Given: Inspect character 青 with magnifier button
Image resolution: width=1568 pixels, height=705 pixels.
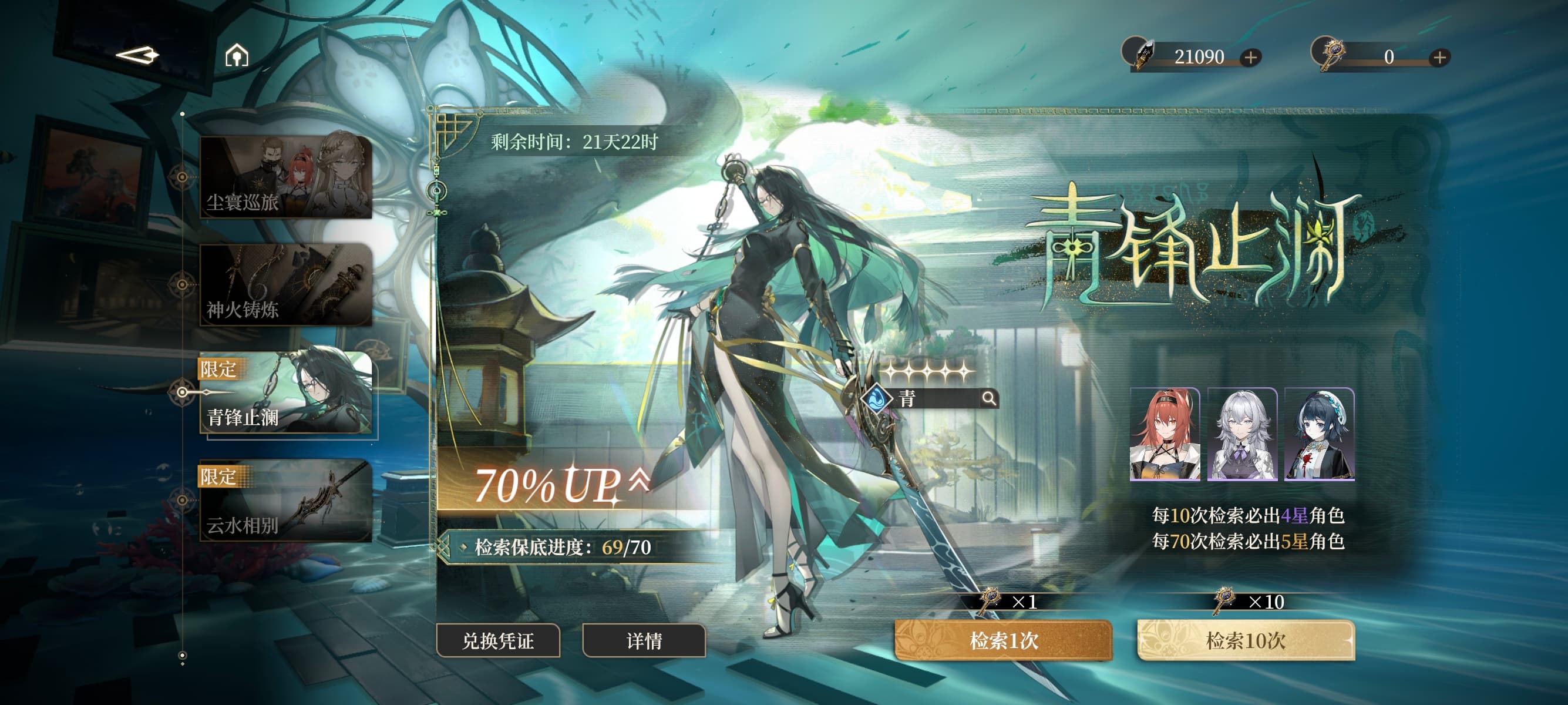Looking at the screenshot, I should tap(989, 398).
